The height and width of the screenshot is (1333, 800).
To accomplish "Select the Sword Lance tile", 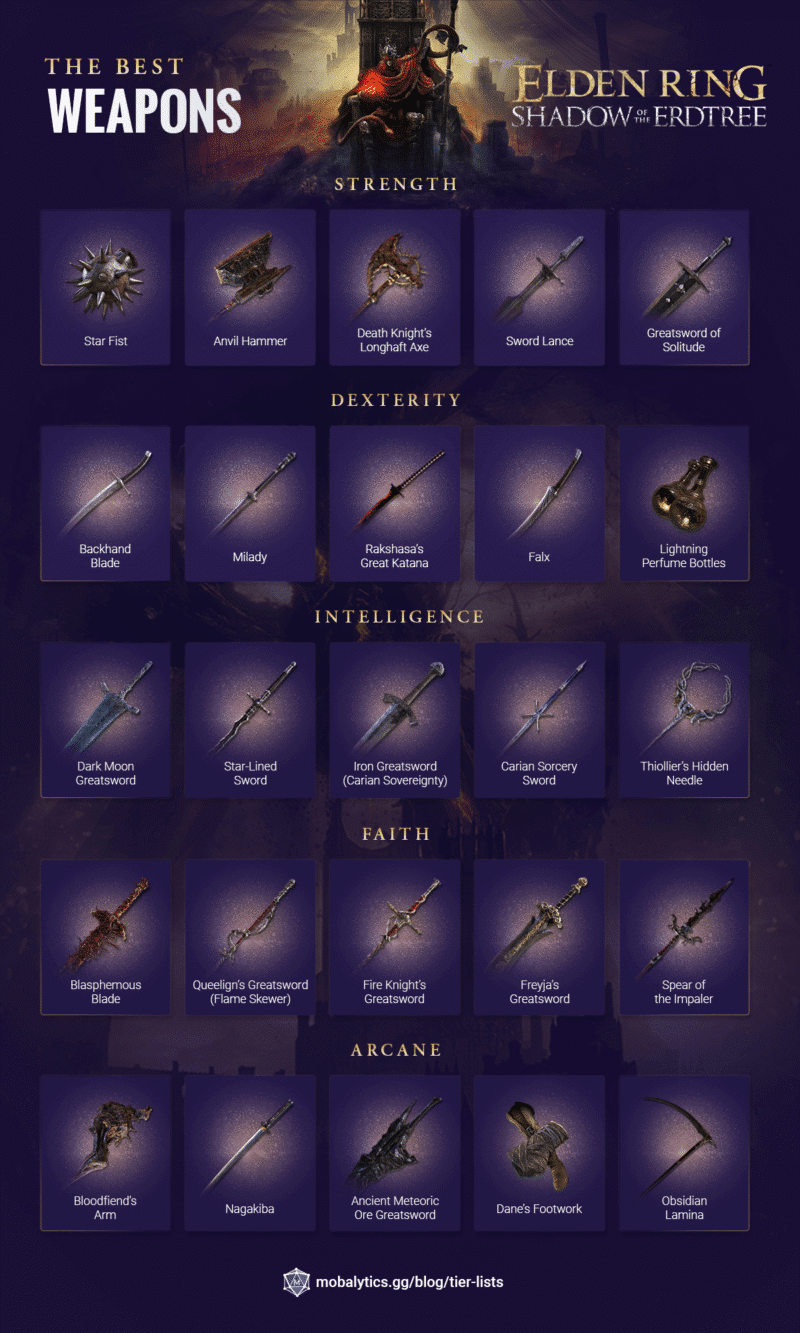I will pyautogui.click(x=539, y=287).
